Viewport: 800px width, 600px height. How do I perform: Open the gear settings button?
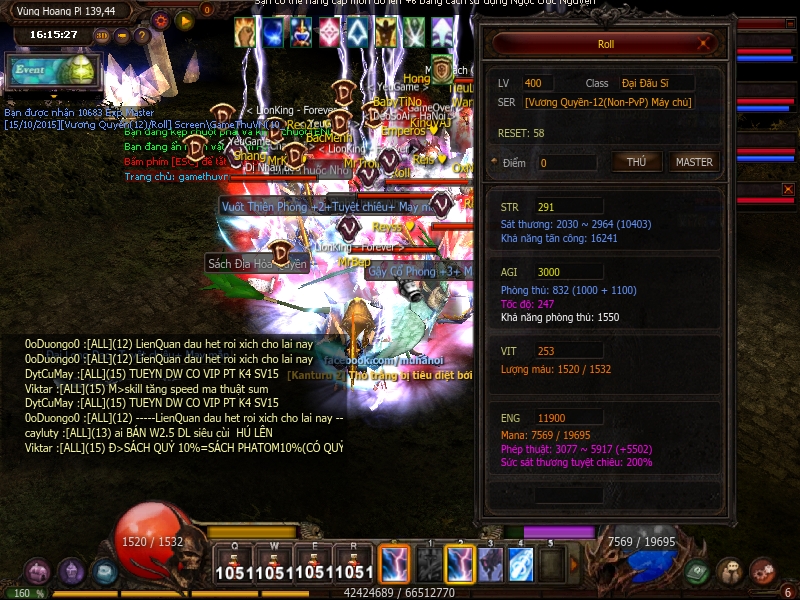(x=161, y=19)
